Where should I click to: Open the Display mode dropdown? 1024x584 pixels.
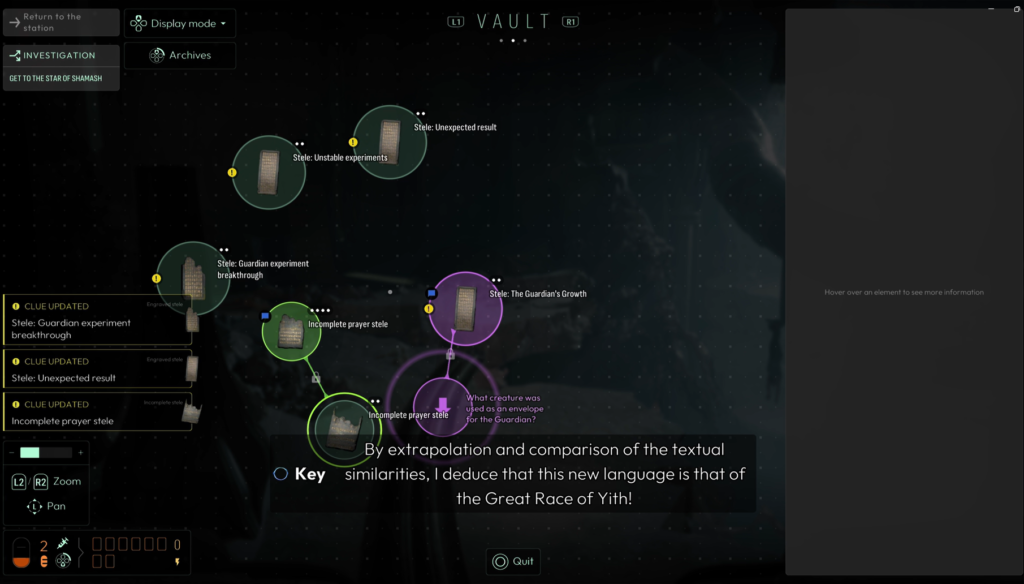coord(180,23)
